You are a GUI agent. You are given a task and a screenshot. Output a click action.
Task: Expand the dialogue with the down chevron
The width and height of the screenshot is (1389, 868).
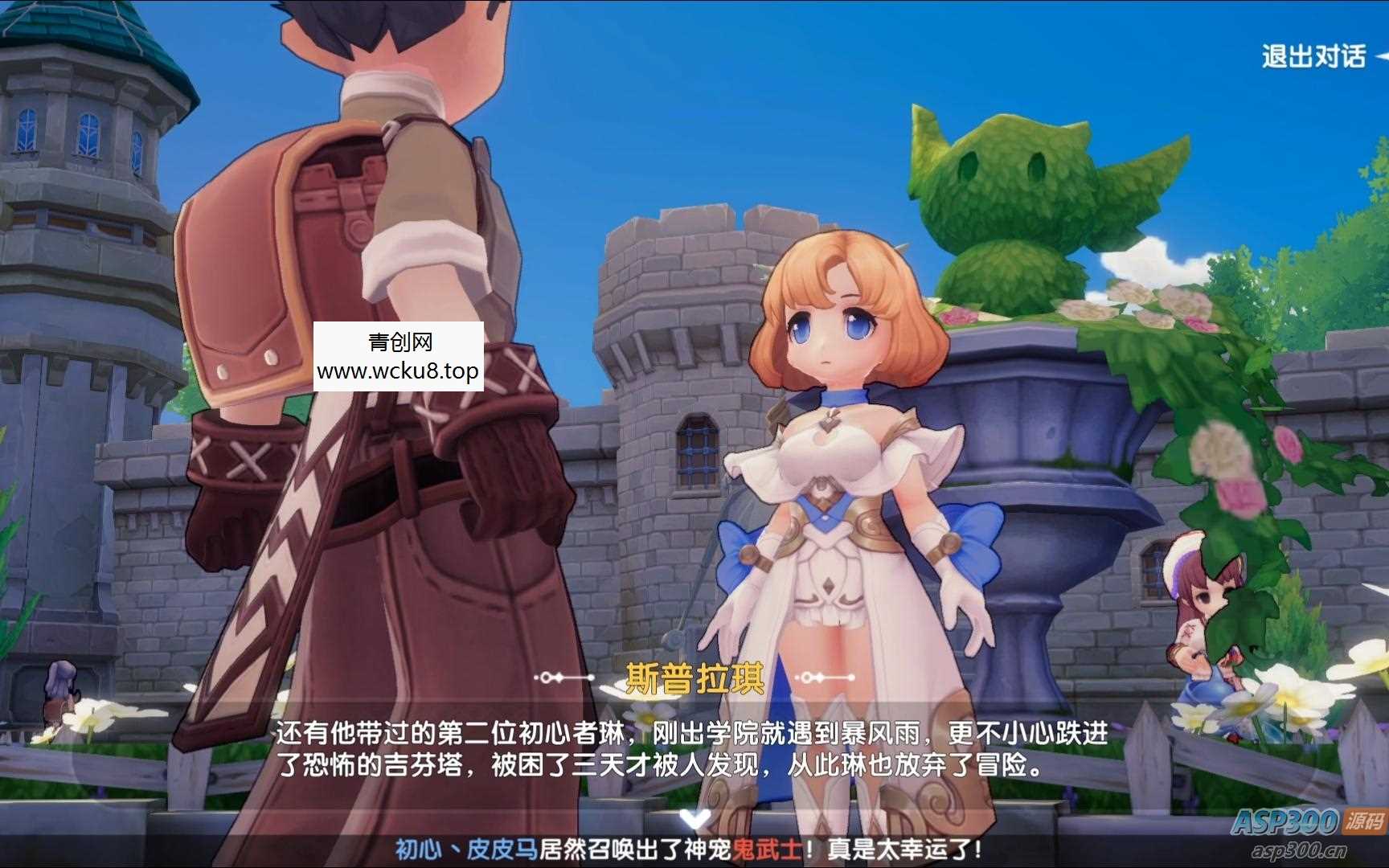(693, 820)
